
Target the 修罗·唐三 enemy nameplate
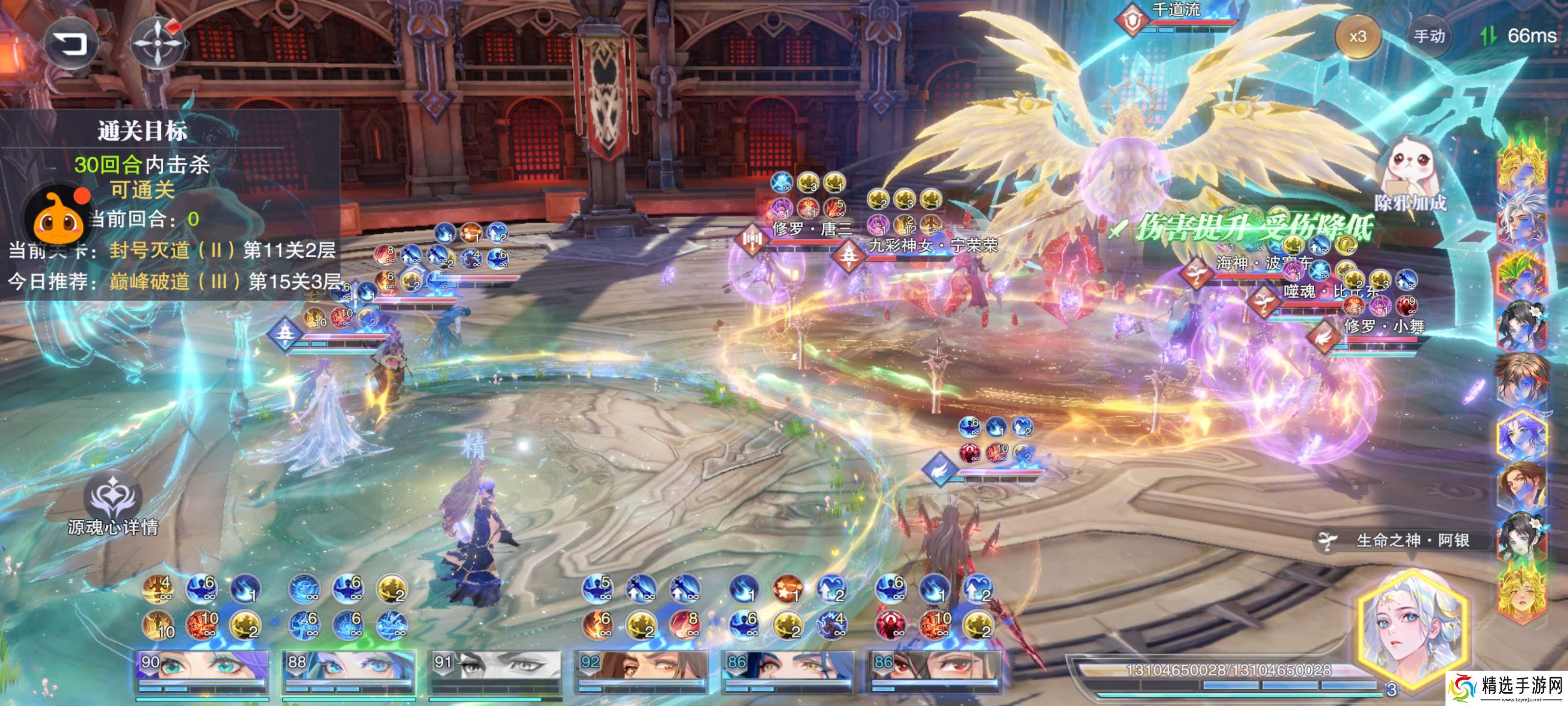tap(812, 229)
